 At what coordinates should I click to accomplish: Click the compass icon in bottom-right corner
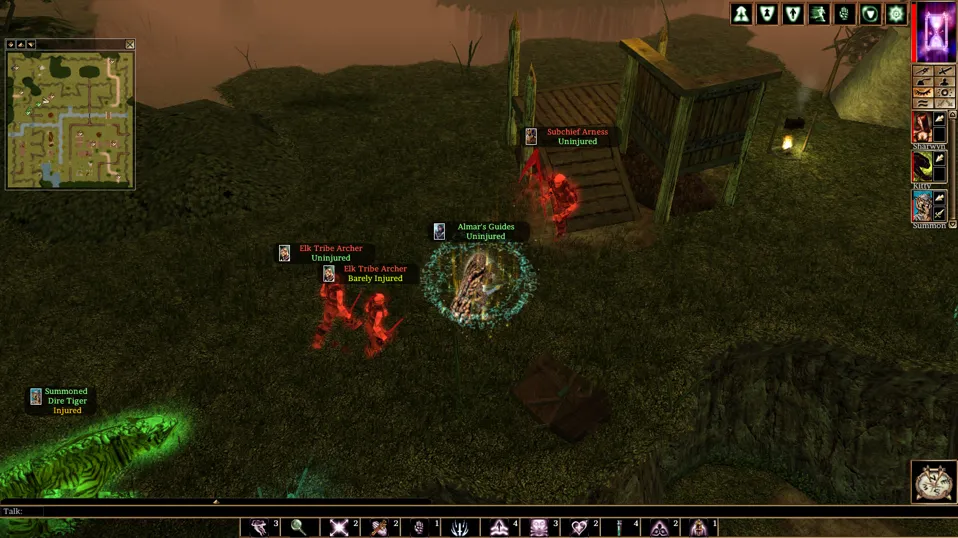(933, 481)
